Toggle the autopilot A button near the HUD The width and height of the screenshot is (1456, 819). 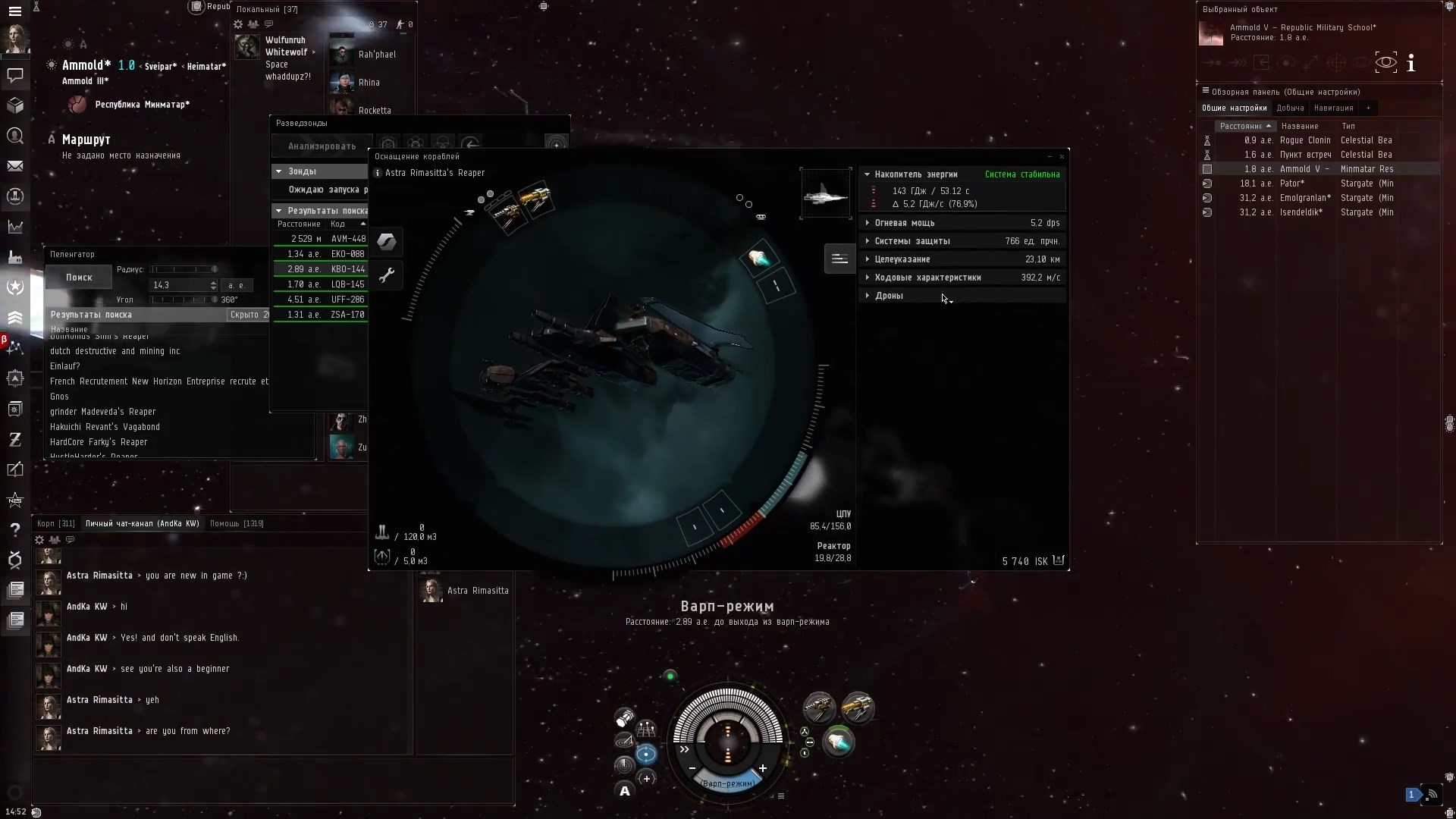pyautogui.click(x=624, y=789)
